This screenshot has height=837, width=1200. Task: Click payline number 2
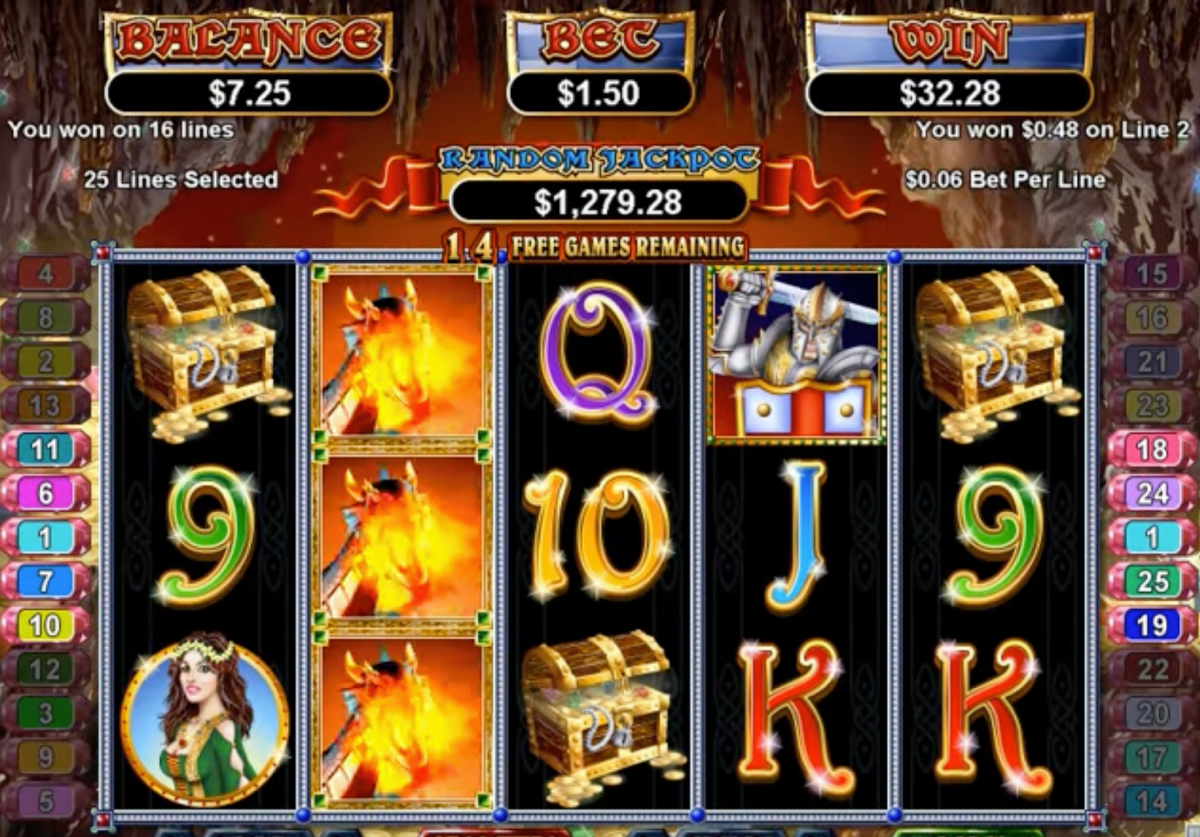46,361
